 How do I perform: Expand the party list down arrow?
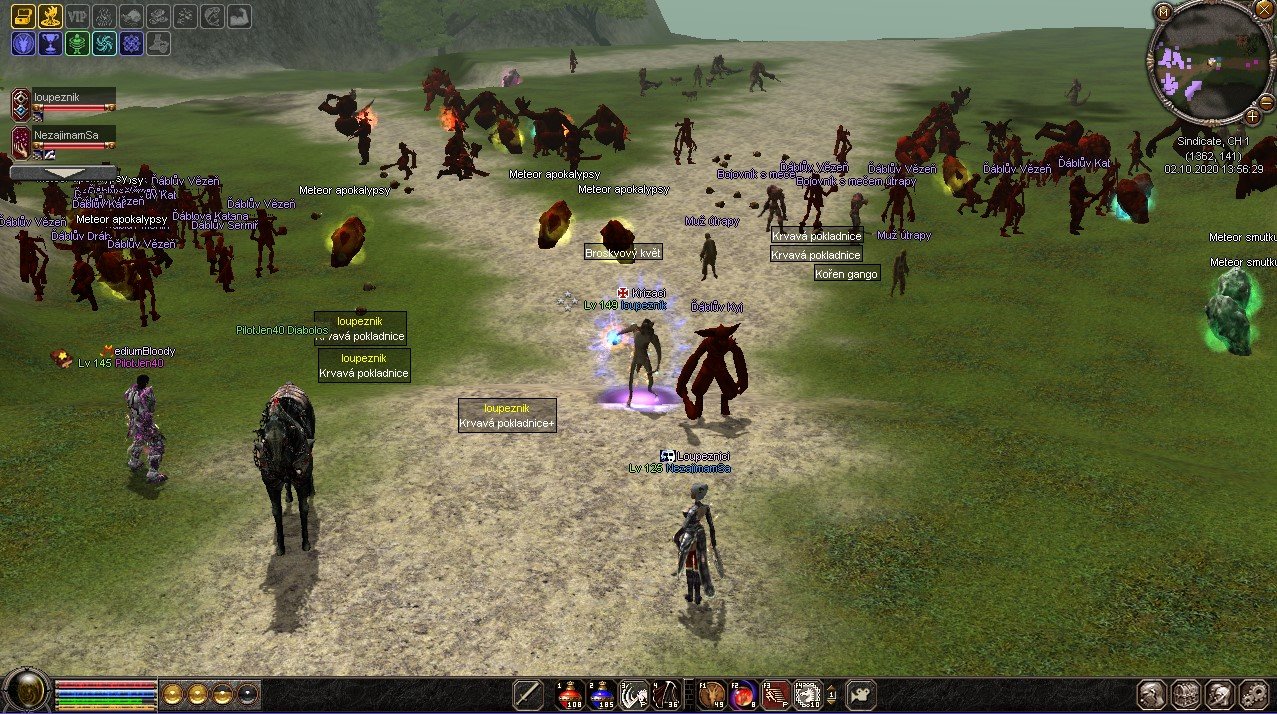[x=62, y=173]
